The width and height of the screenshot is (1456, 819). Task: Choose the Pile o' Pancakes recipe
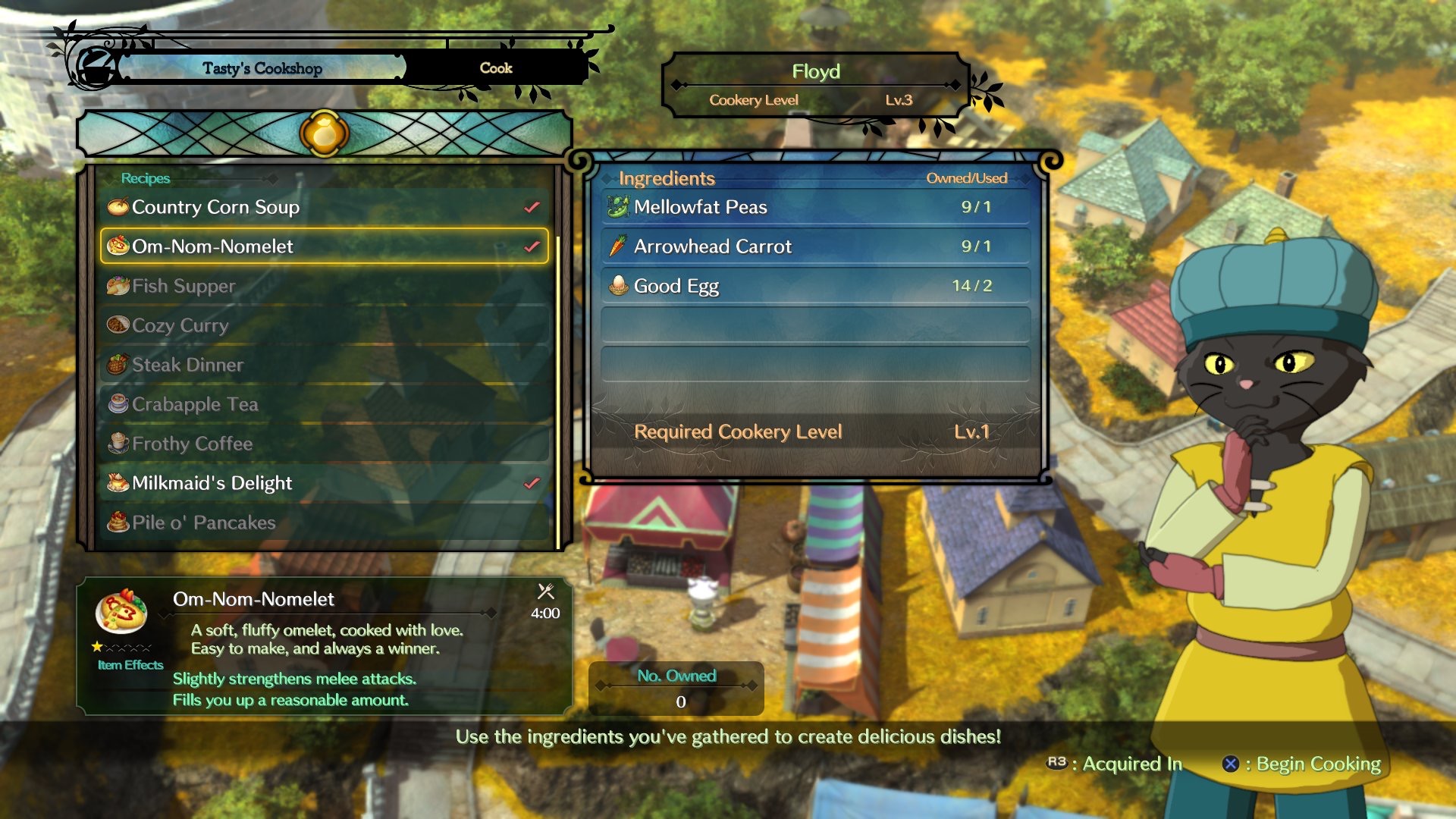[324, 522]
